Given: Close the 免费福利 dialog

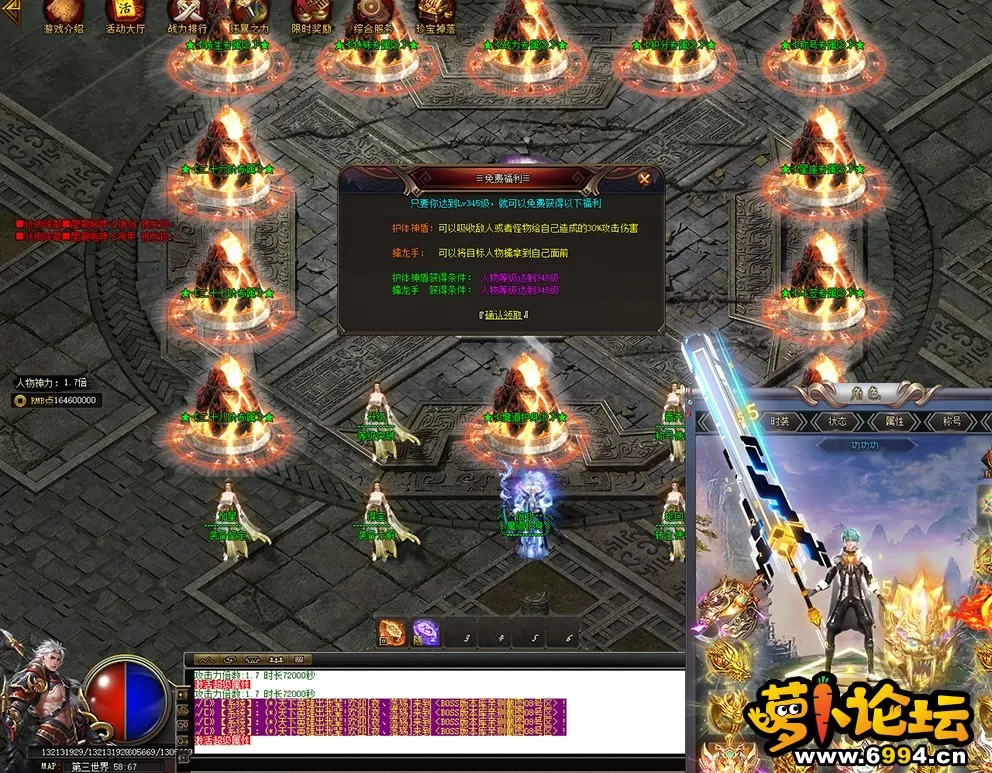Looking at the screenshot, I should tap(645, 179).
